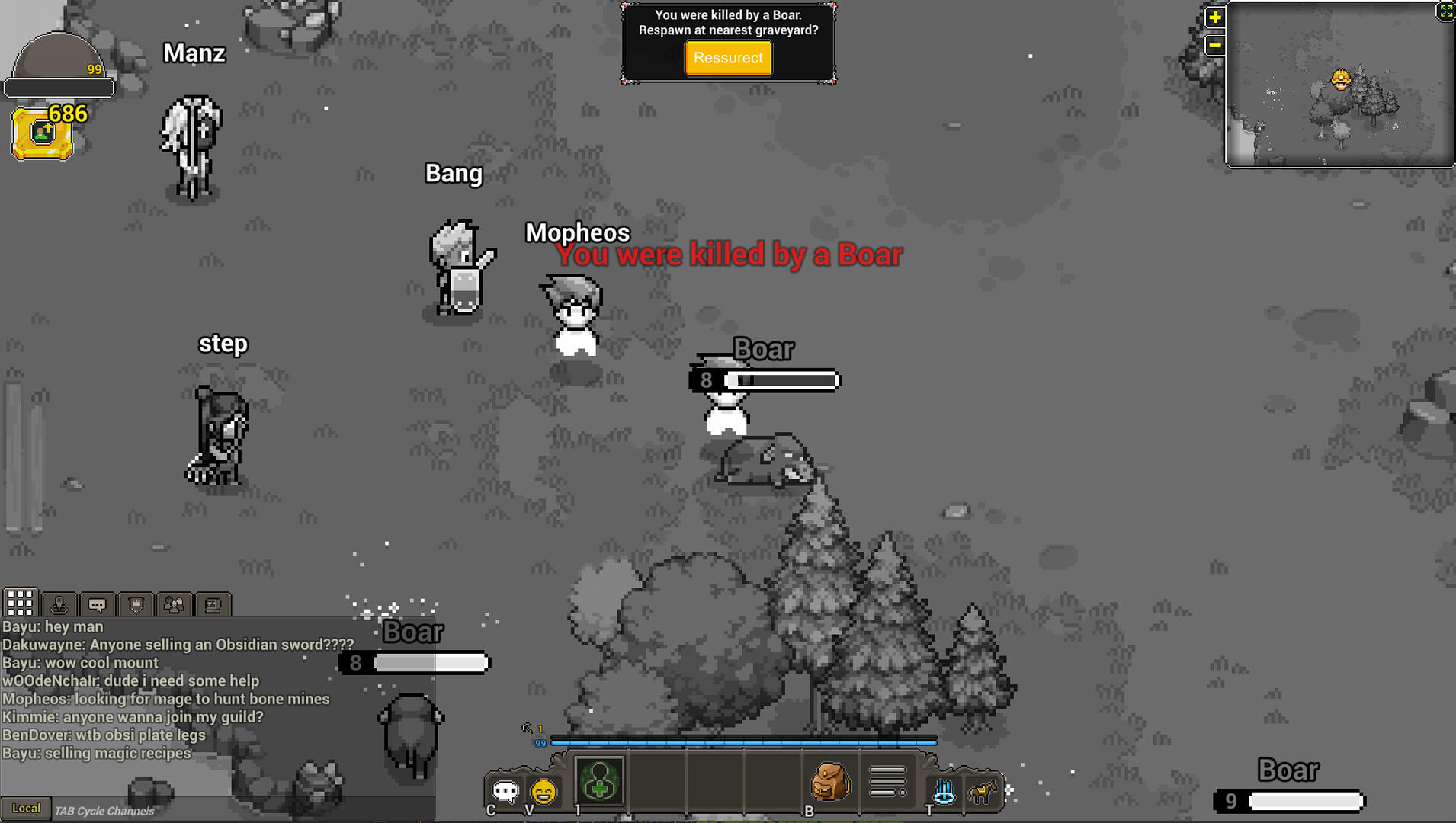The image size is (1456, 823).
Task: Toggle the party members chat channel
Action: 174,604
